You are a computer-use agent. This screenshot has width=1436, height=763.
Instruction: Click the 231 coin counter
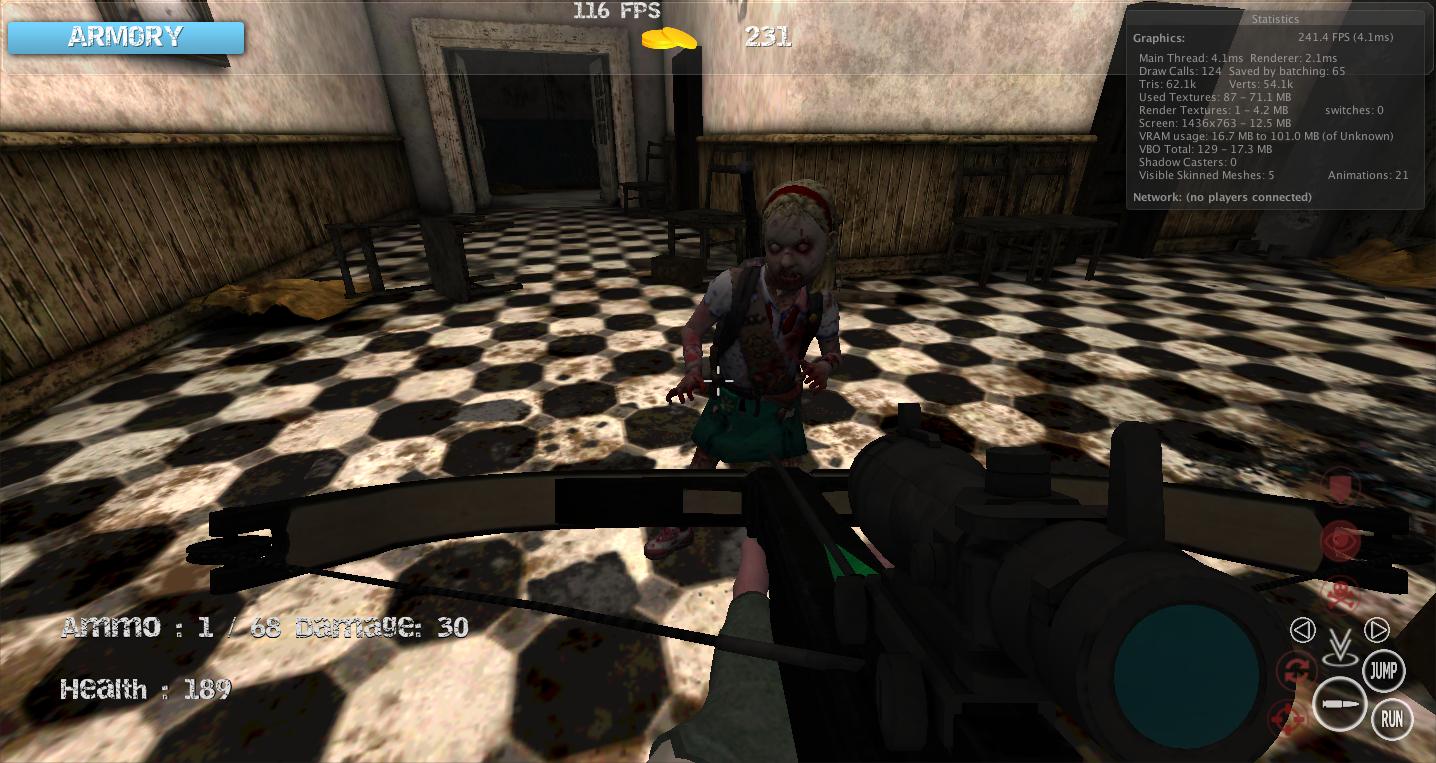pyautogui.click(x=767, y=37)
